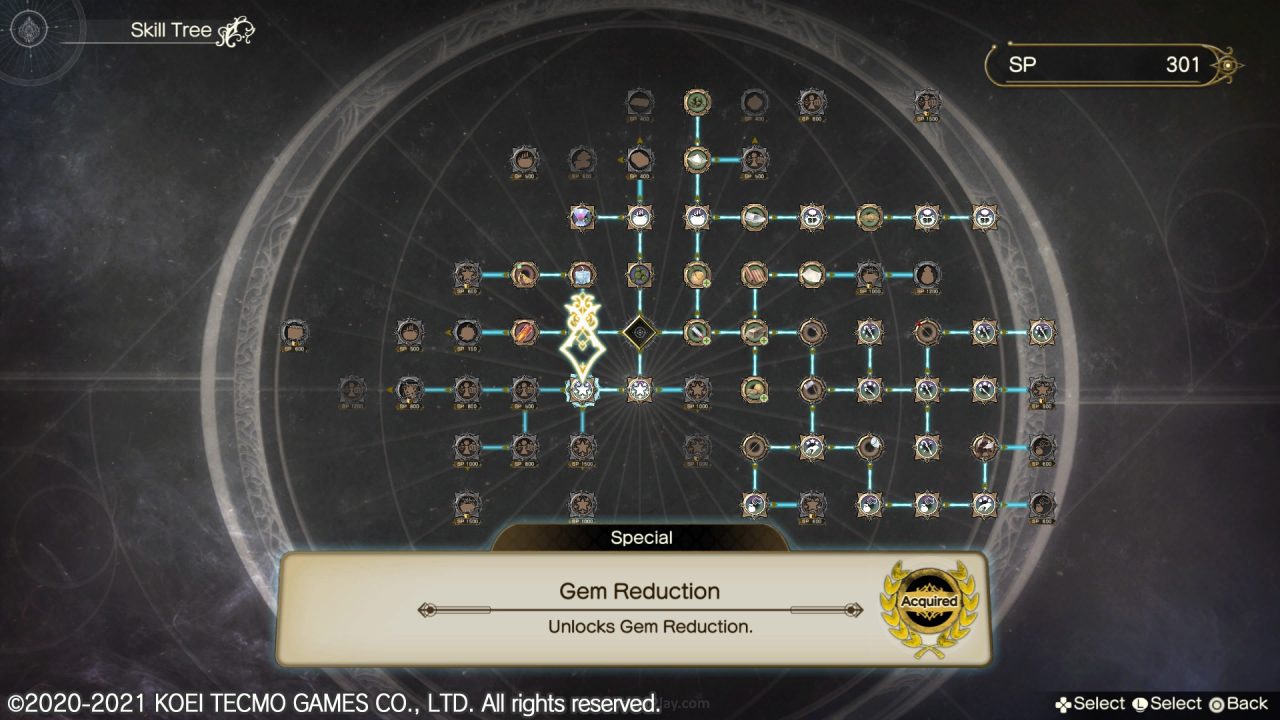Select the locked SP 150 node
The width and height of the screenshot is (1280, 720).
pyautogui.click(x=466, y=332)
